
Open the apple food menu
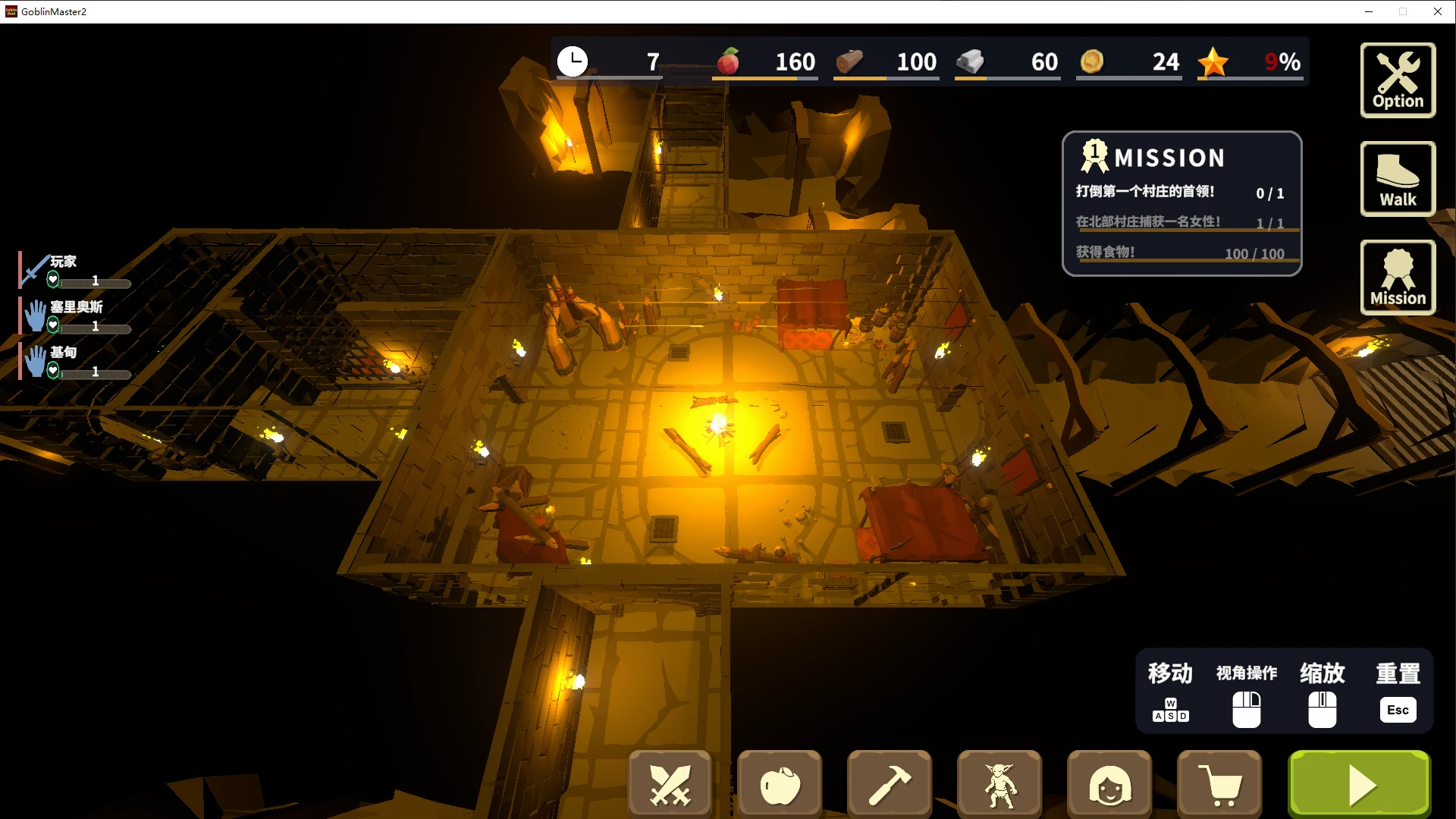(x=780, y=784)
